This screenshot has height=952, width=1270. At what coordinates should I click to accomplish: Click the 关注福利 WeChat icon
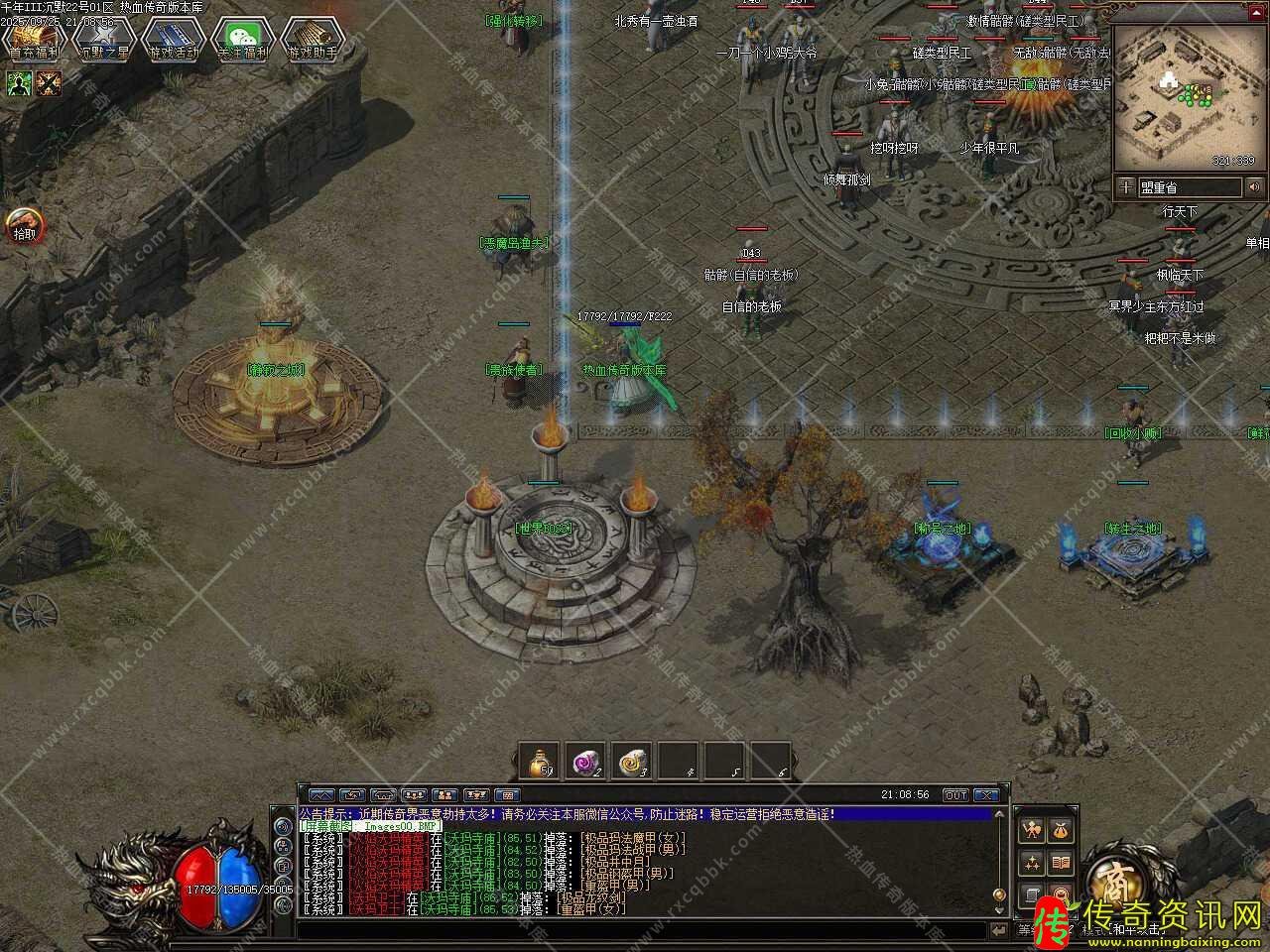[x=242, y=40]
